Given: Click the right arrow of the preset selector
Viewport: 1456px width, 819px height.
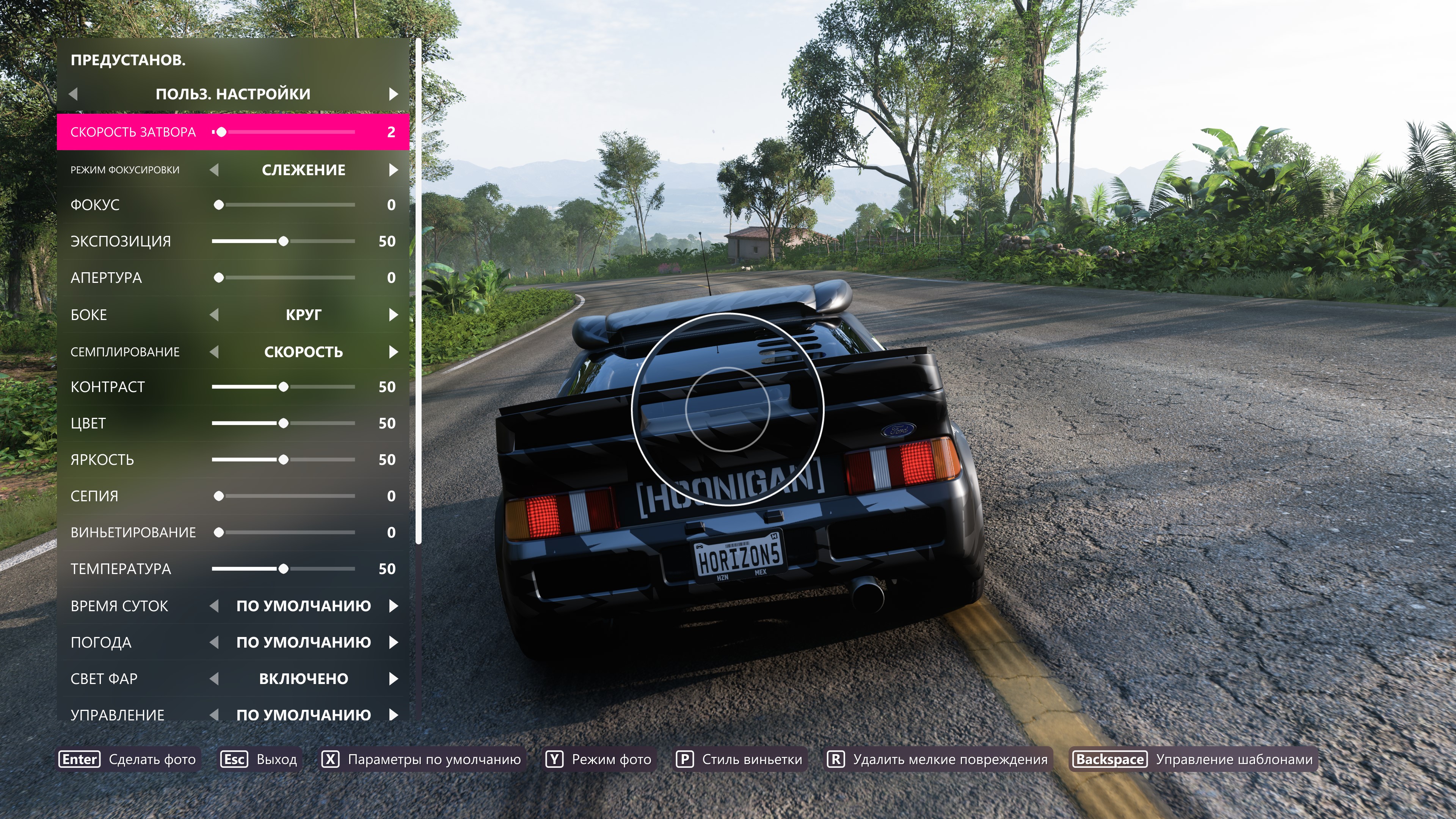Looking at the screenshot, I should (394, 94).
